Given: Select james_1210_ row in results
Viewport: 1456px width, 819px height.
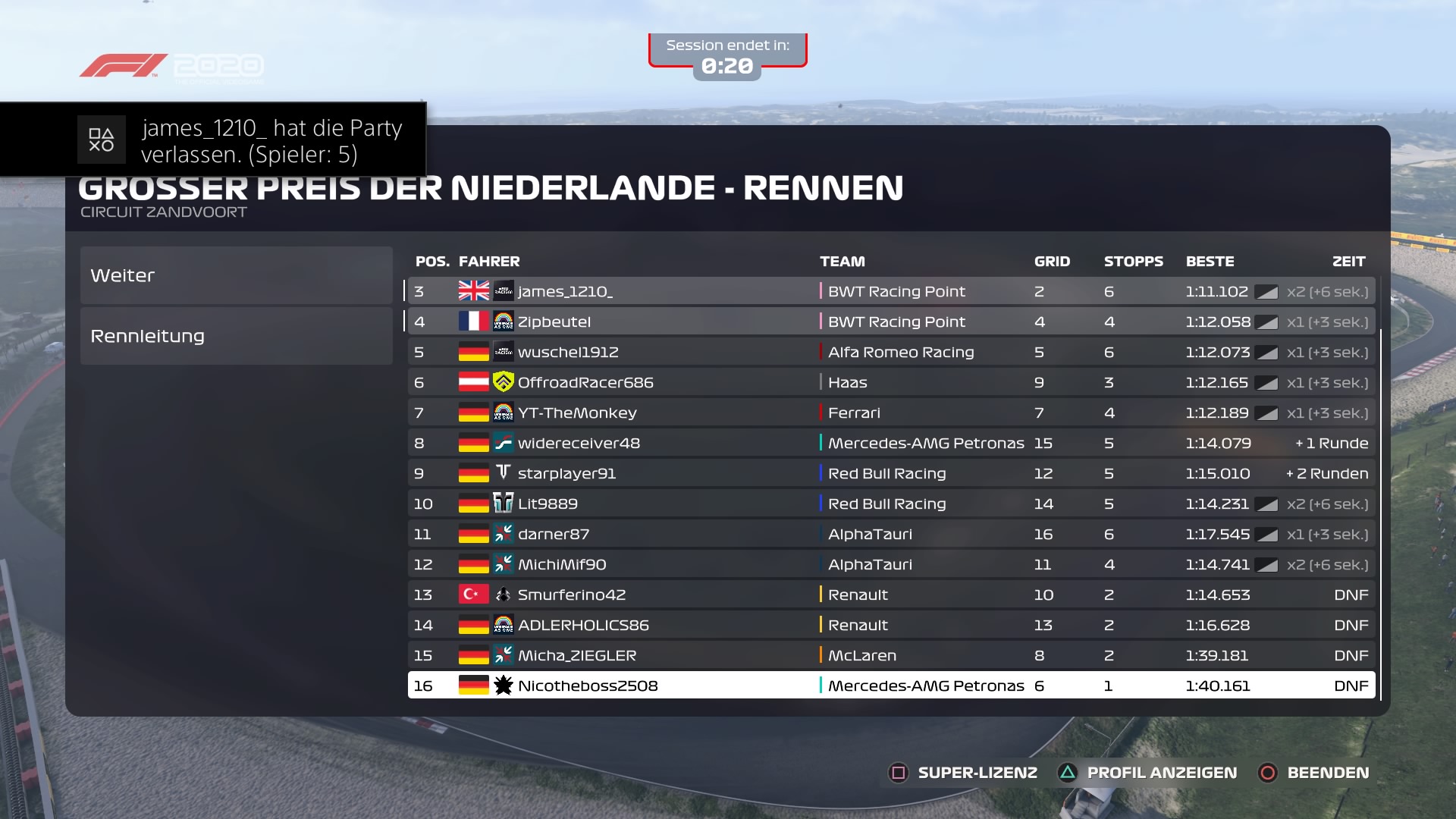Looking at the screenshot, I should coord(891,291).
